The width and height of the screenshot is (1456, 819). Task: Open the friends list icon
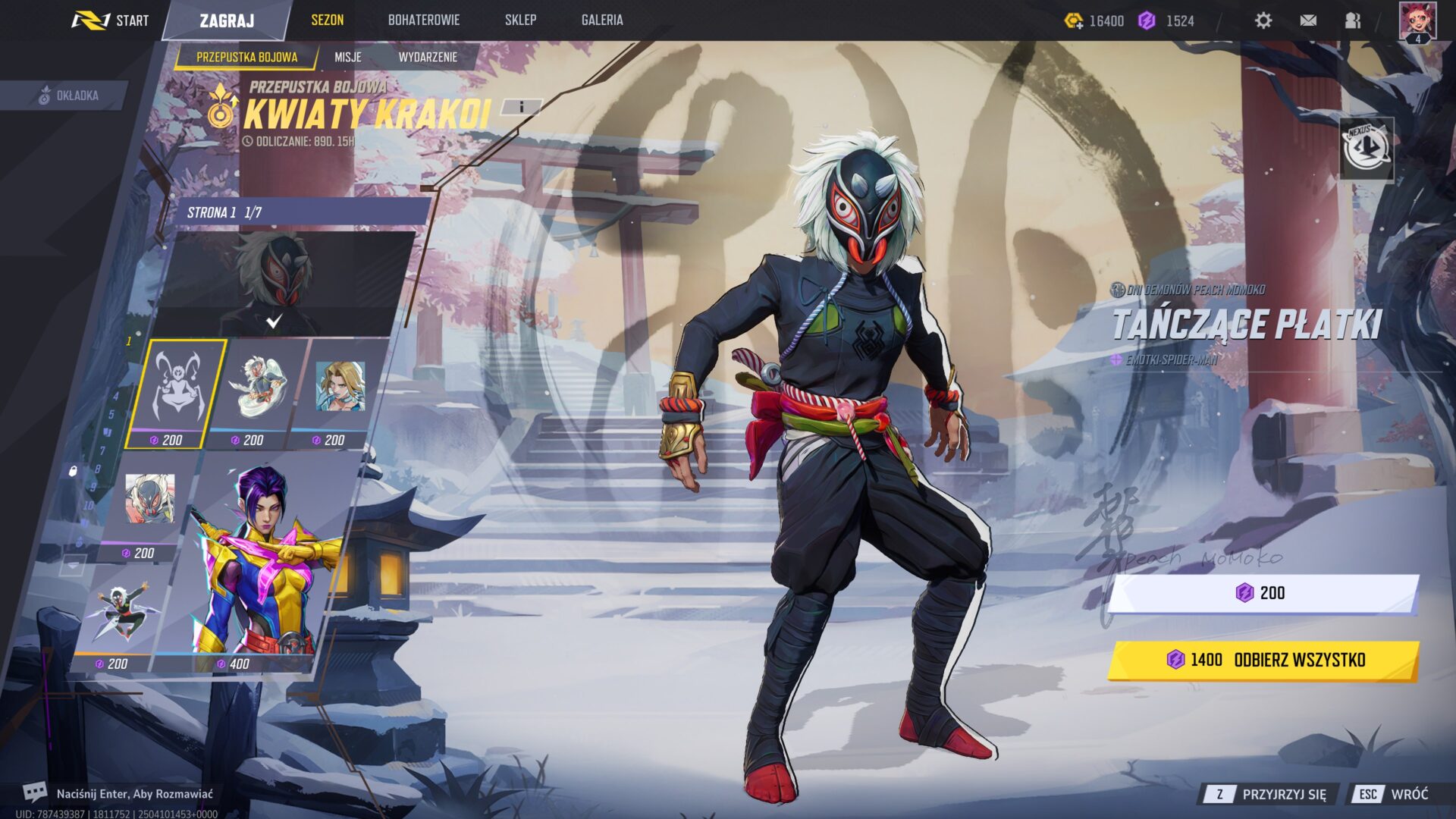pyautogui.click(x=1353, y=20)
